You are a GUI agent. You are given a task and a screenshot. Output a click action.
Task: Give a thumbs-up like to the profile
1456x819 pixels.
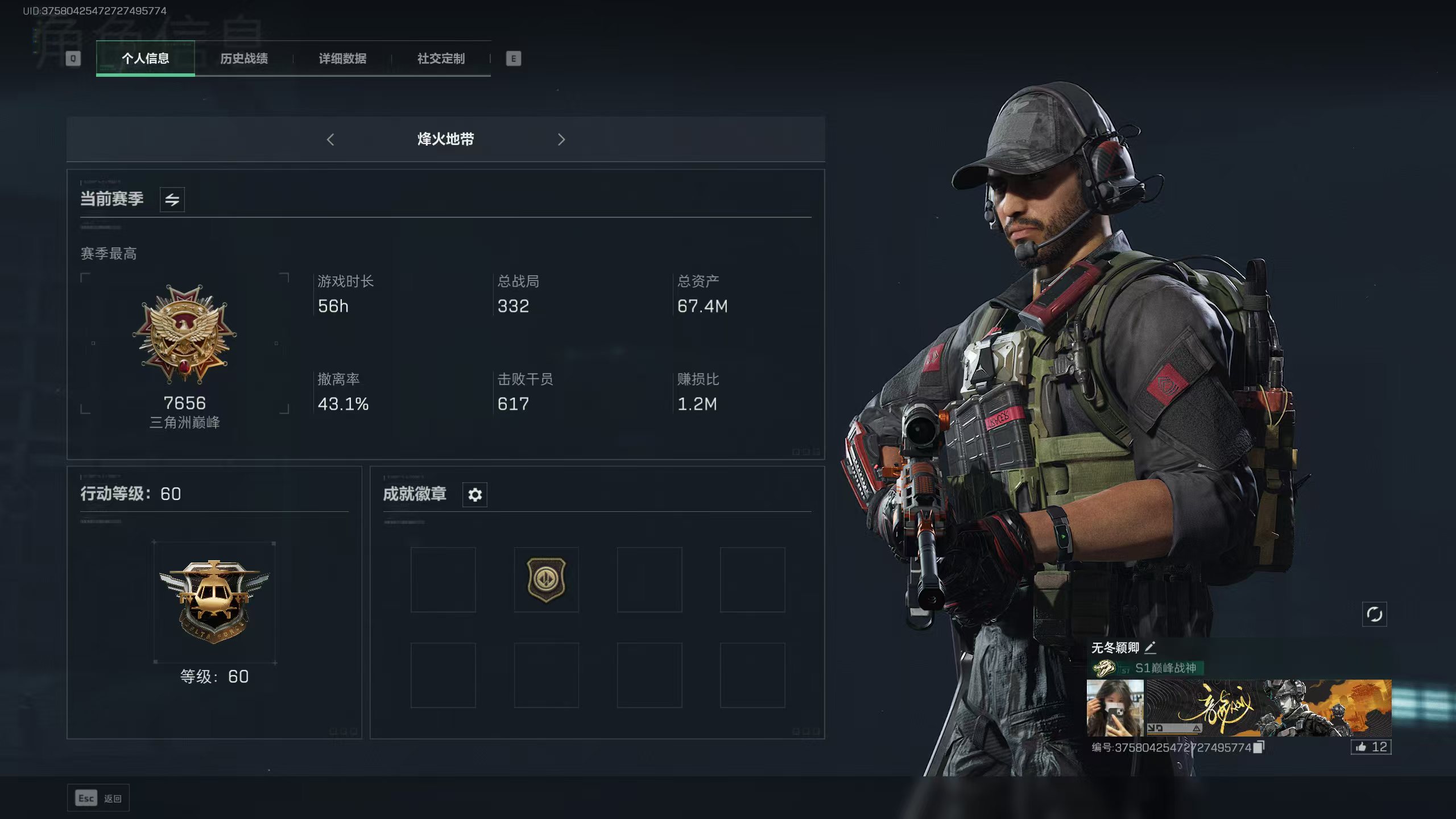point(1371,747)
